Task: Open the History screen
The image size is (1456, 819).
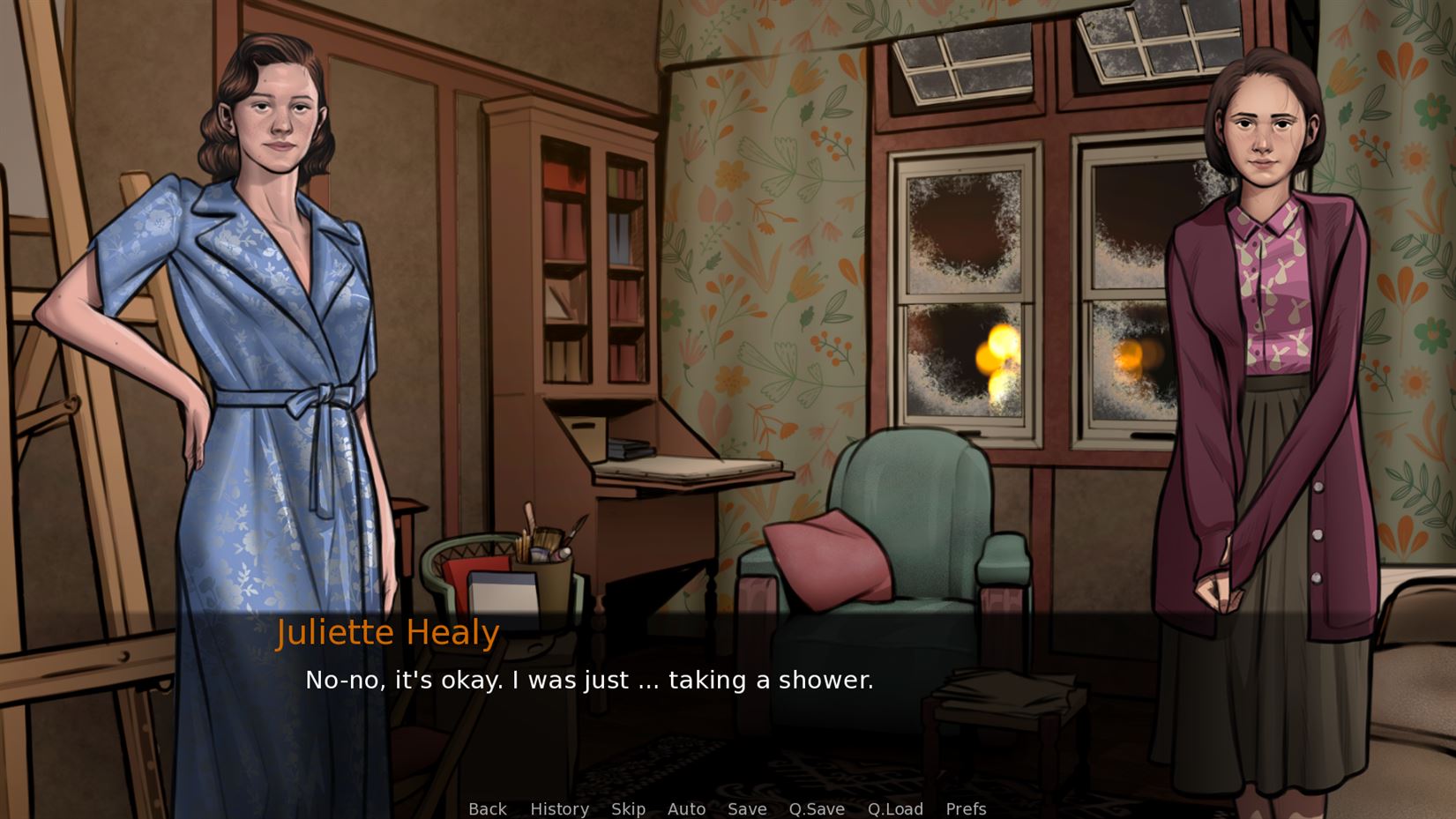Action: click(x=559, y=809)
